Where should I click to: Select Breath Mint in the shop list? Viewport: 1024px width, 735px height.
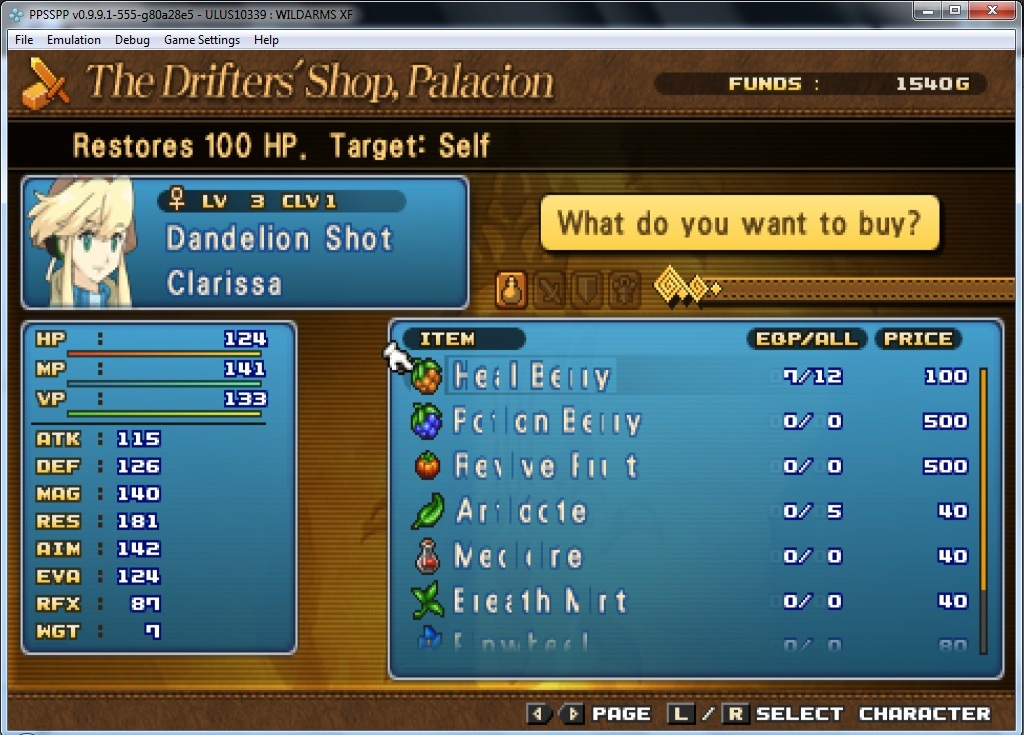coord(540,601)
